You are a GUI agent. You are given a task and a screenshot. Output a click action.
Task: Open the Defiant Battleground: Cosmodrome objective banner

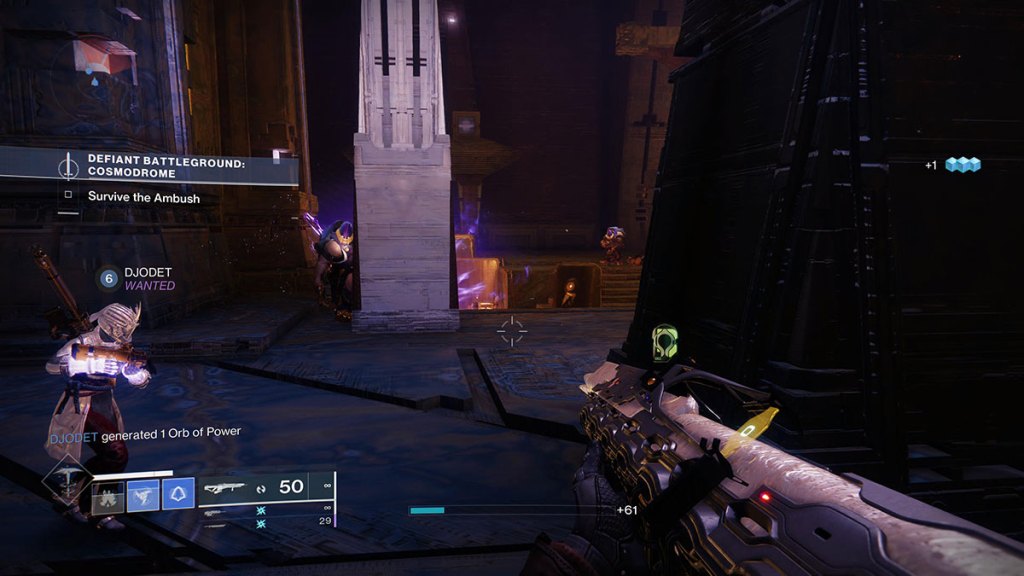[x=150, y=165]
